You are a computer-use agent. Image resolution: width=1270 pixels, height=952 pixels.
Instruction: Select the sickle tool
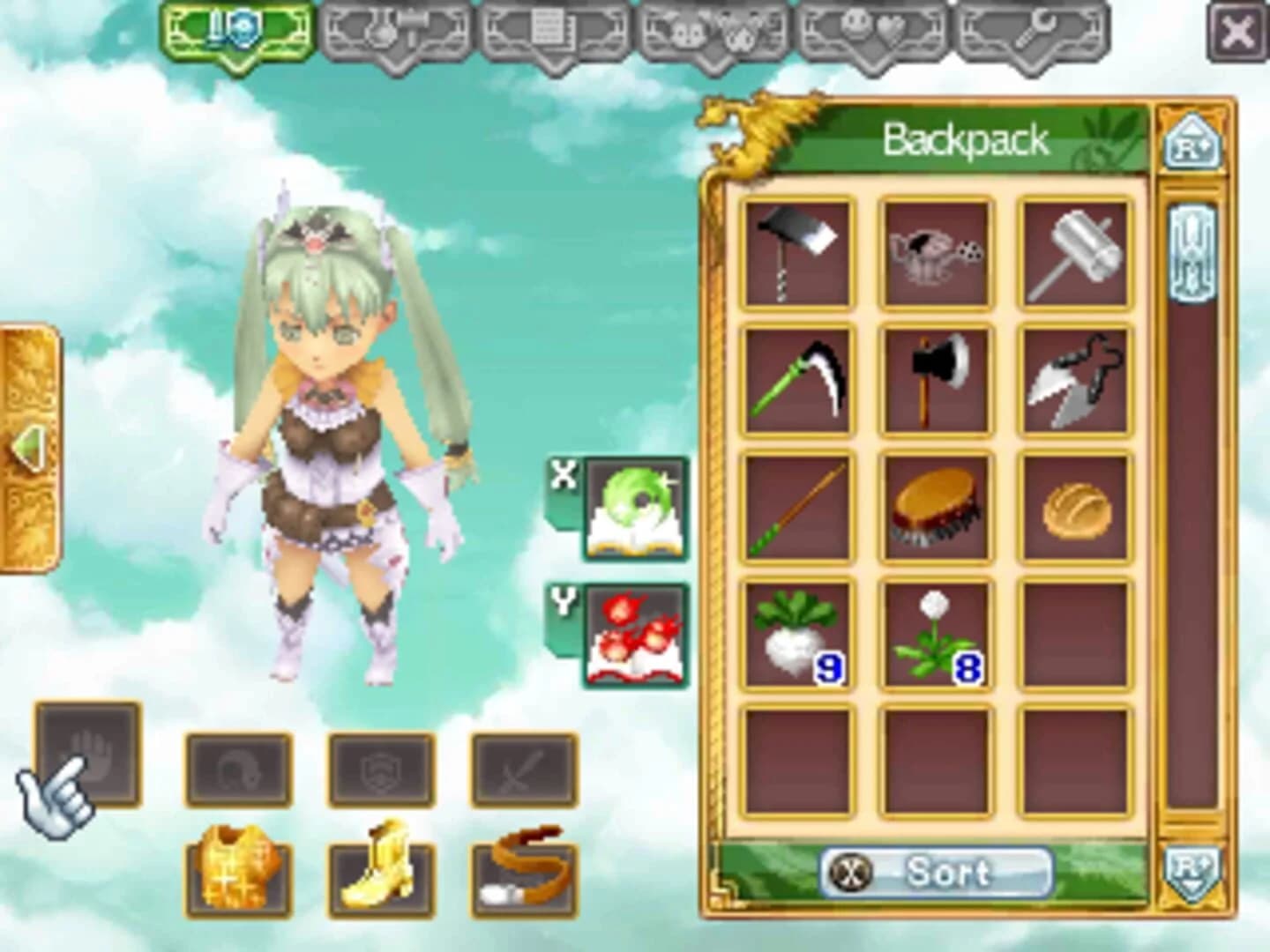pyautogui.click(x=796, y=379)
